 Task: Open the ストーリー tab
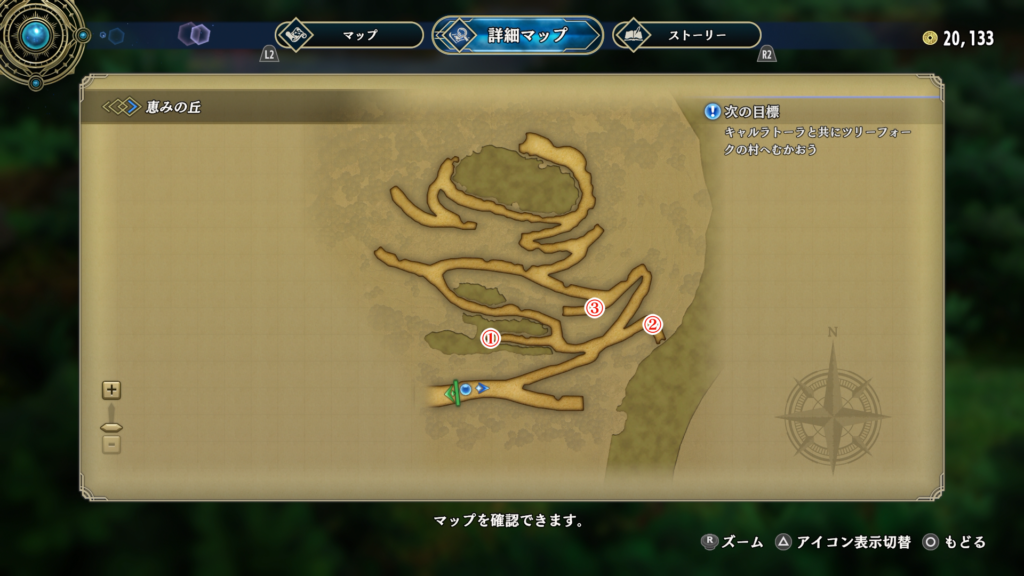coord(686,35)
